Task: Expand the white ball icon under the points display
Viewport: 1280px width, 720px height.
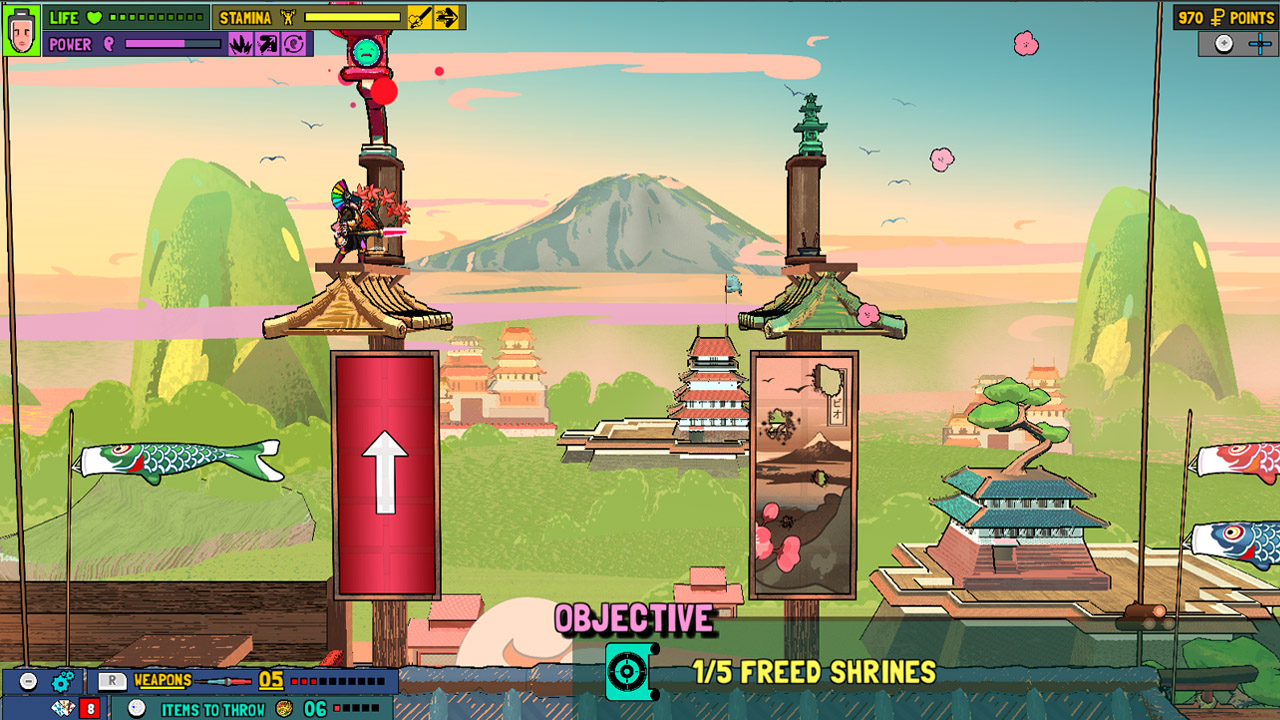Action: (1223, 43)
